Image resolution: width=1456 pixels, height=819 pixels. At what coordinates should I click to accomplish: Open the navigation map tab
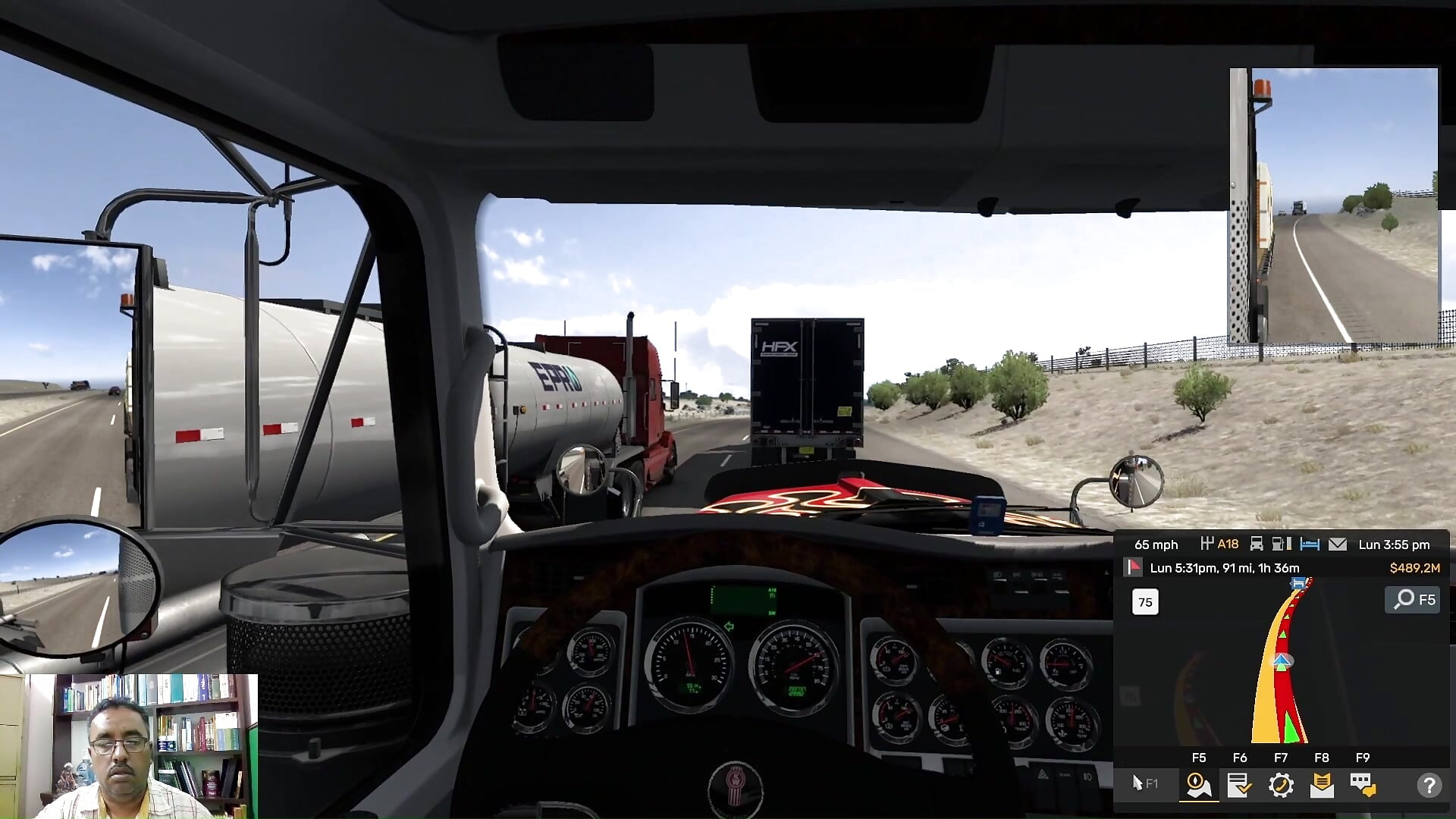click(1199, 785)
